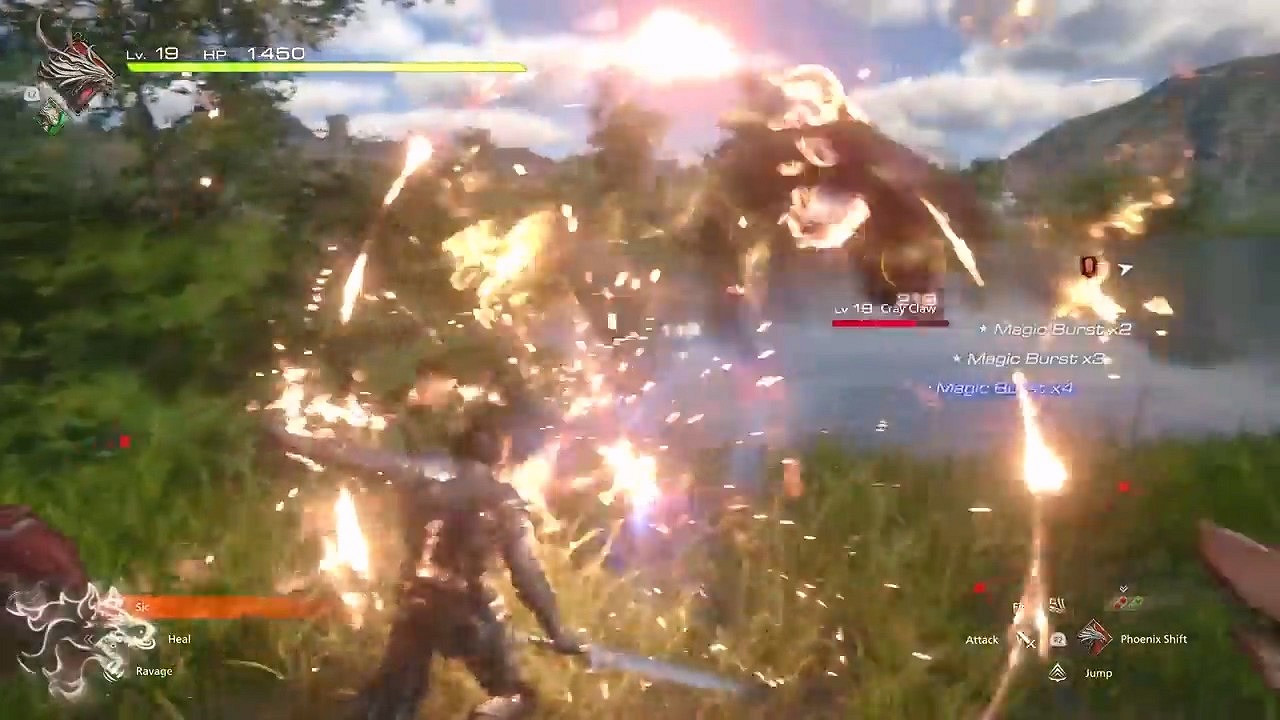Open the Heal command
Image resolution: width=1280 pixels, height=720 pixels.
coord(178,638)
